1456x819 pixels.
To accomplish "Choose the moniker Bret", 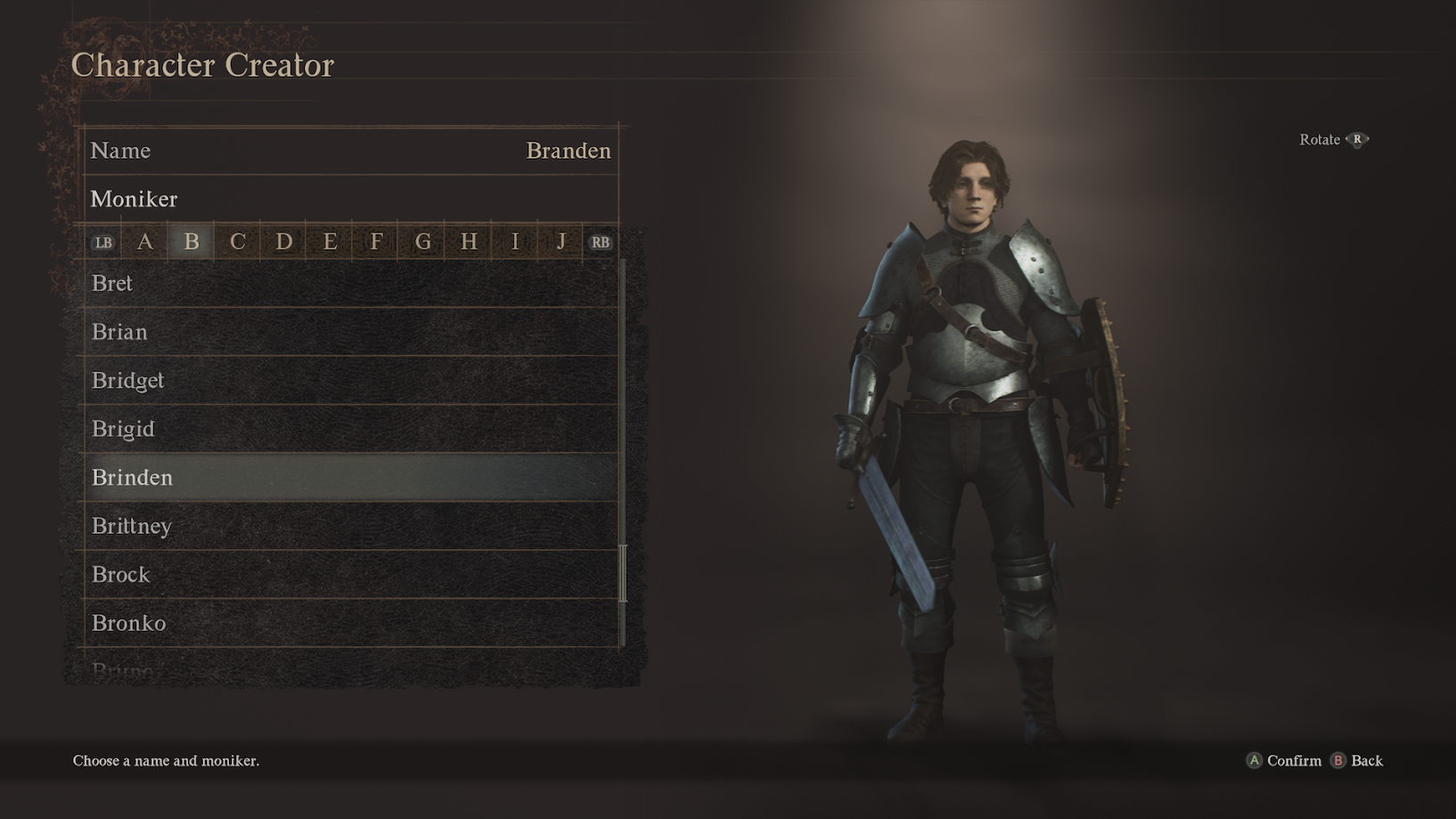I will (x=350, y=283).
